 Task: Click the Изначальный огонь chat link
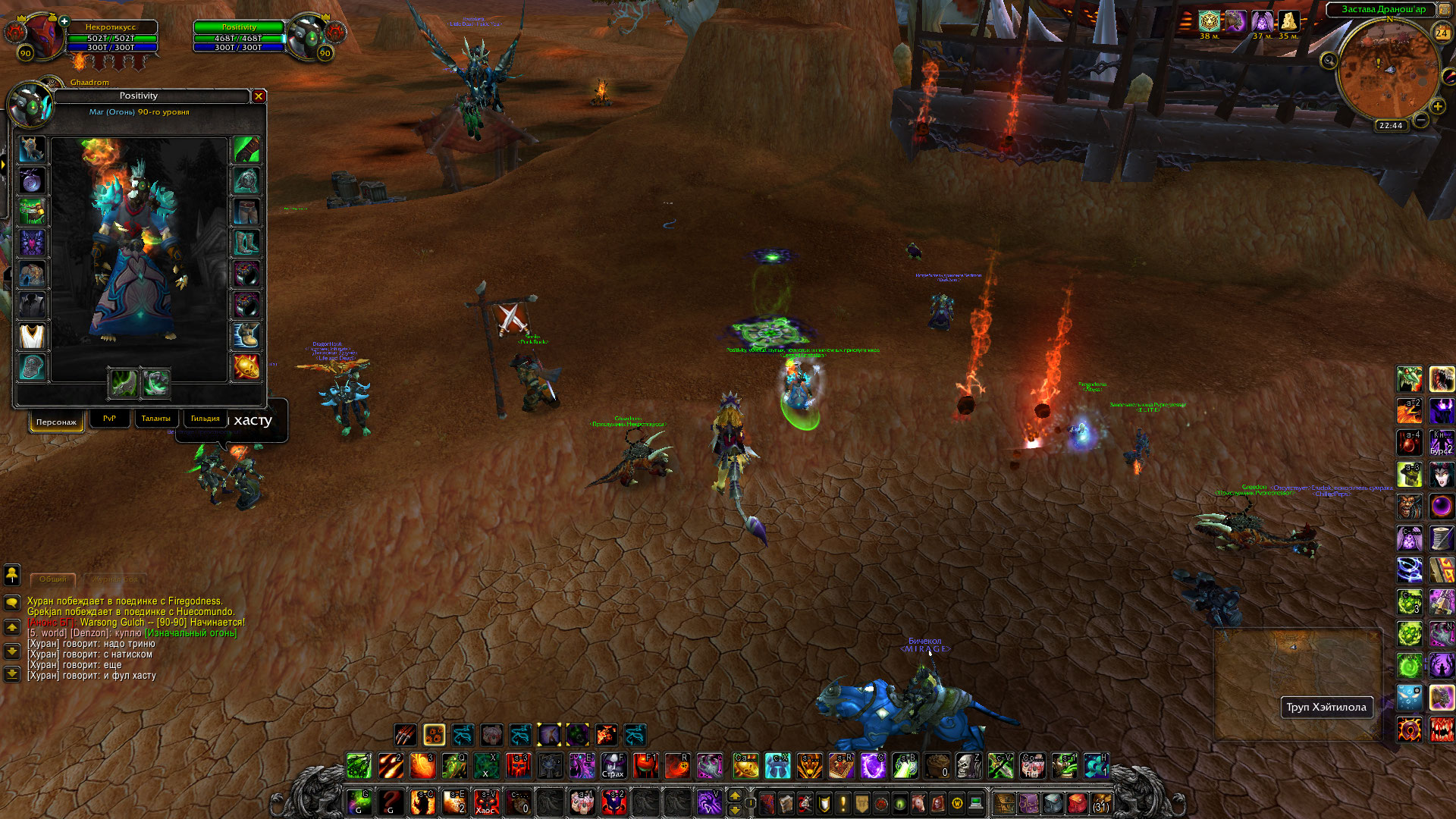pyautogui.click(x=190, y=633)
